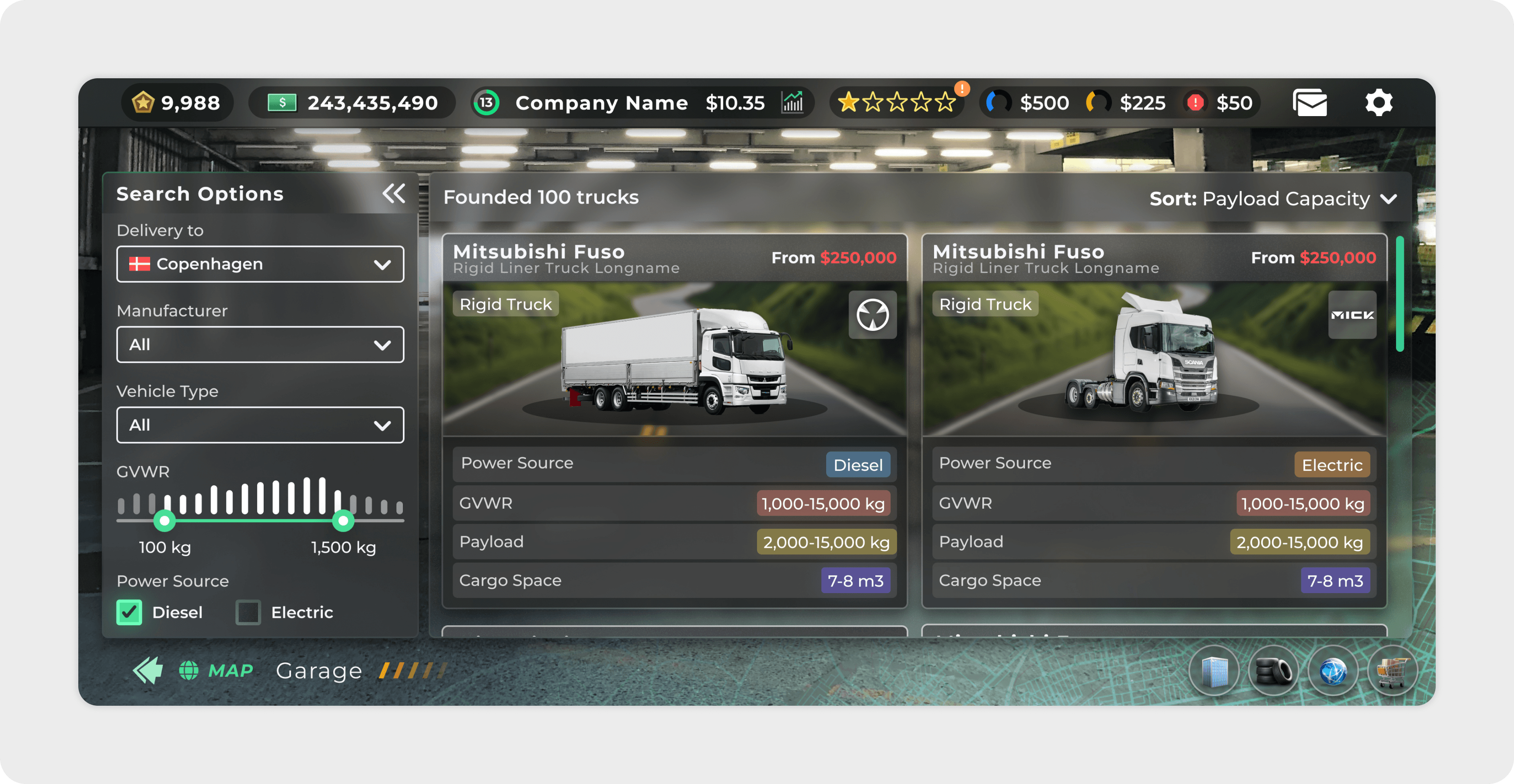
Task: Uncheck the Diesel power source checkbox
Action: [129, 612]
